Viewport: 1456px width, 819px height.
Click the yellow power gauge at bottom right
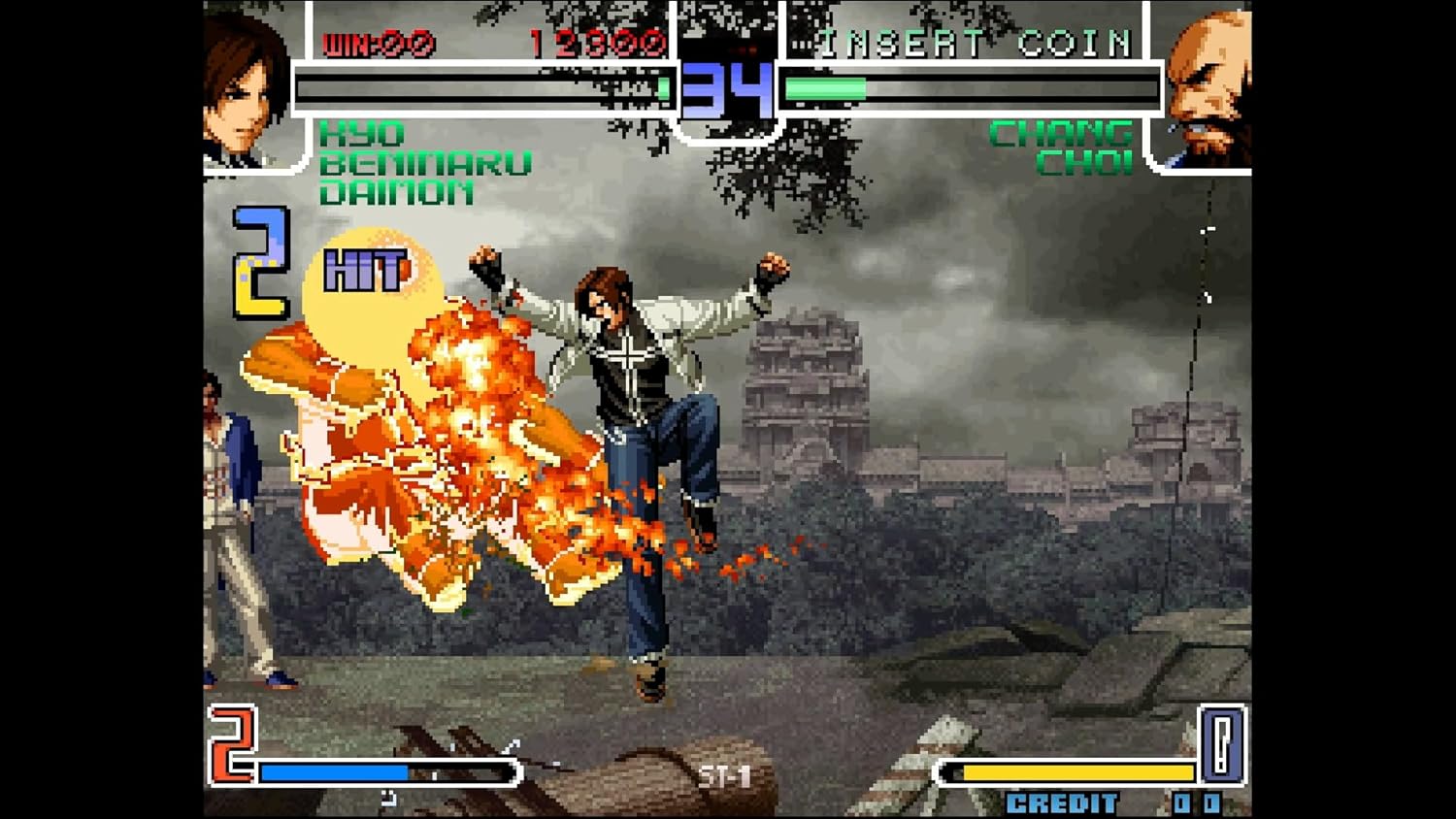[1068, 772]
